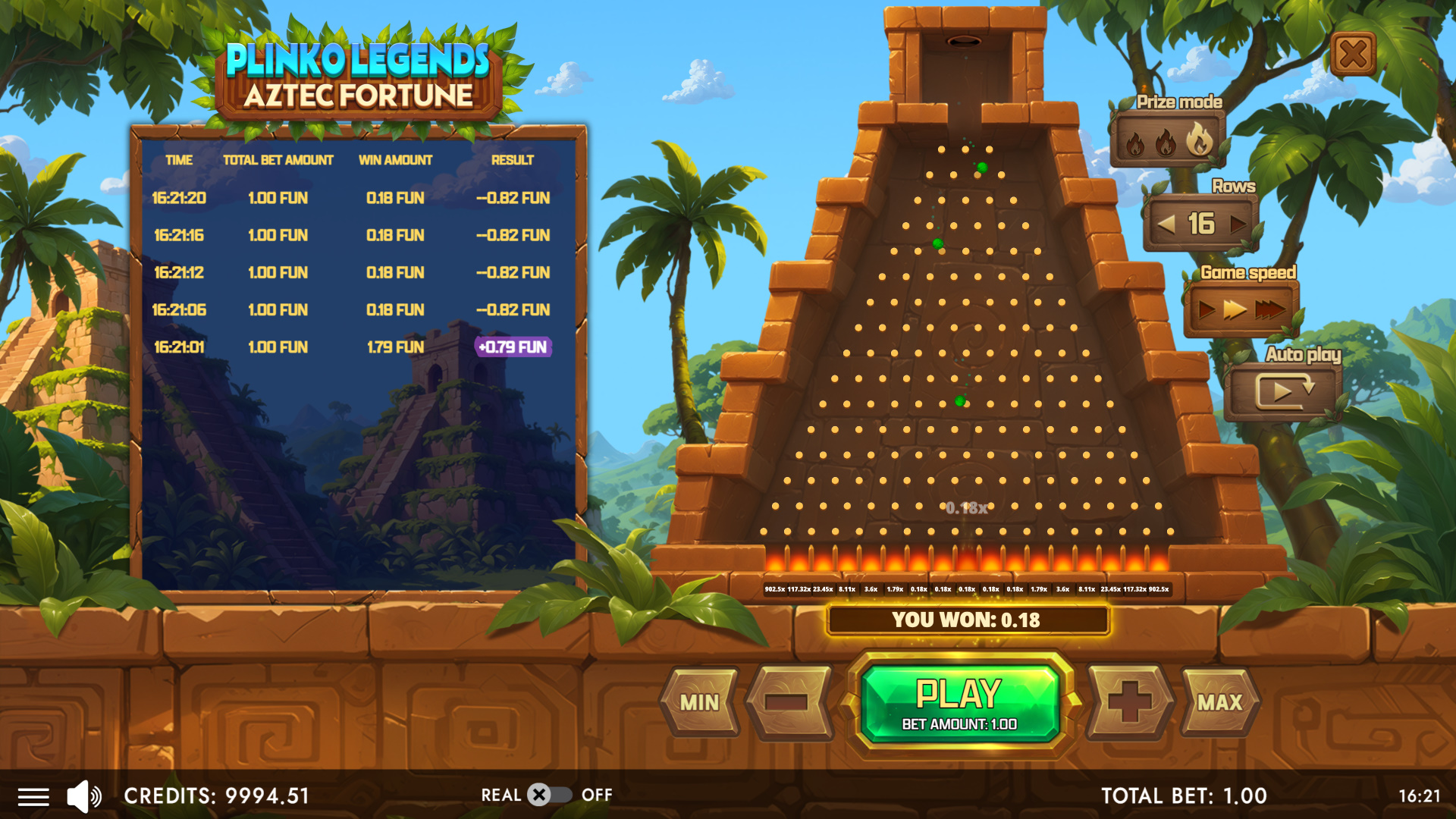This screenshot has height=819, width=1456.
Task: Close the game with the orange X
Action: coord(1354,55)
